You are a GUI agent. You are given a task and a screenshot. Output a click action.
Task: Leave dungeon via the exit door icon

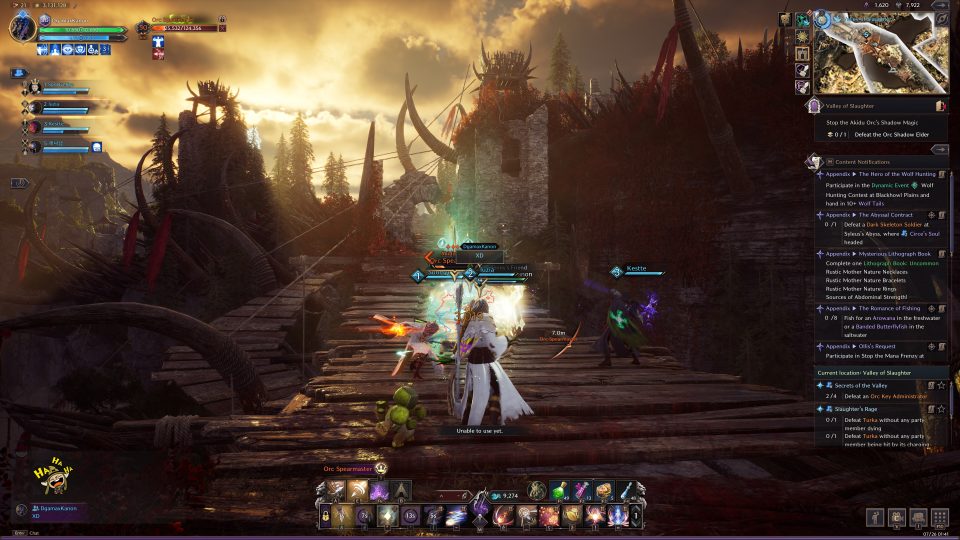coord(940,104)
